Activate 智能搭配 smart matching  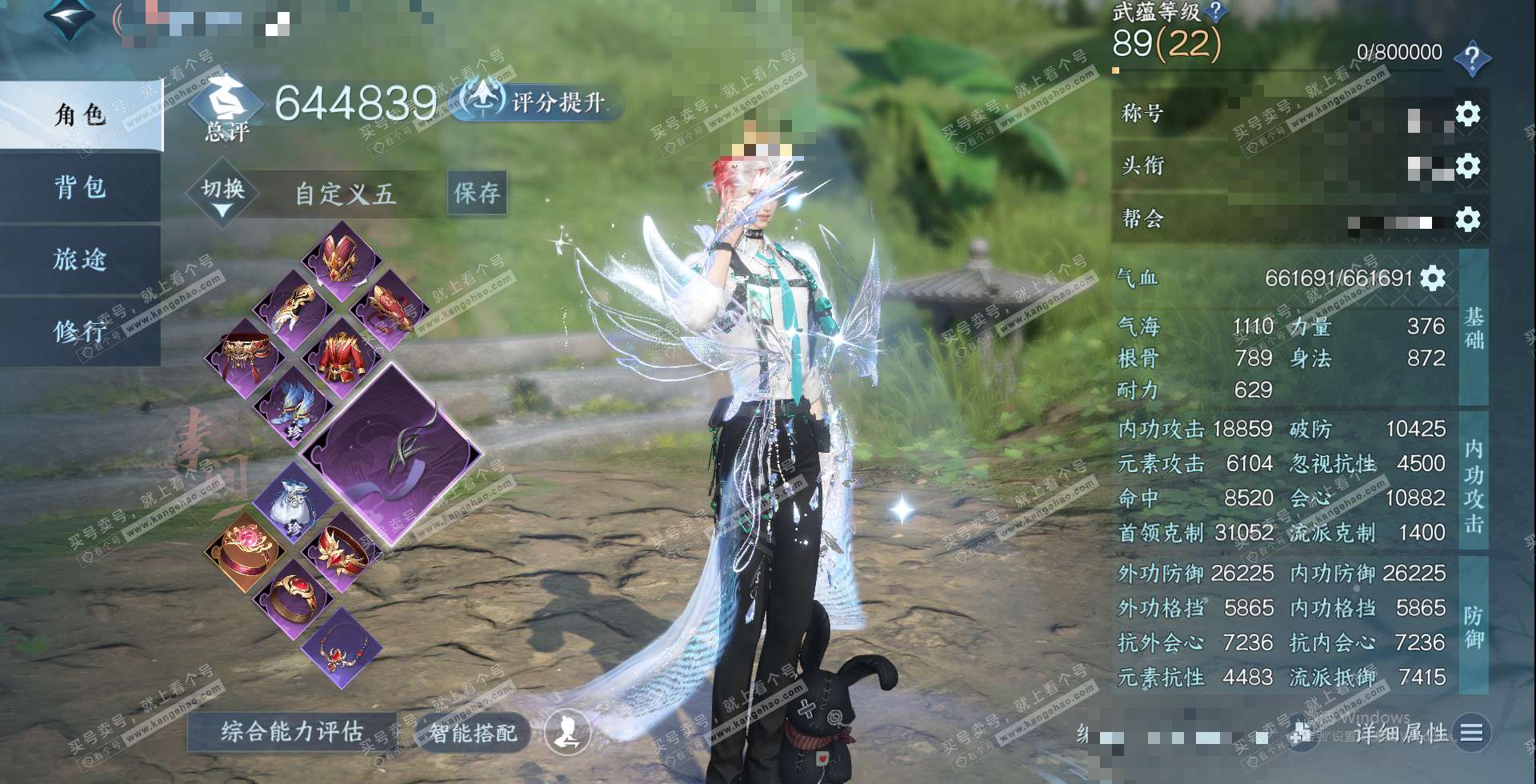click(472, 733)
